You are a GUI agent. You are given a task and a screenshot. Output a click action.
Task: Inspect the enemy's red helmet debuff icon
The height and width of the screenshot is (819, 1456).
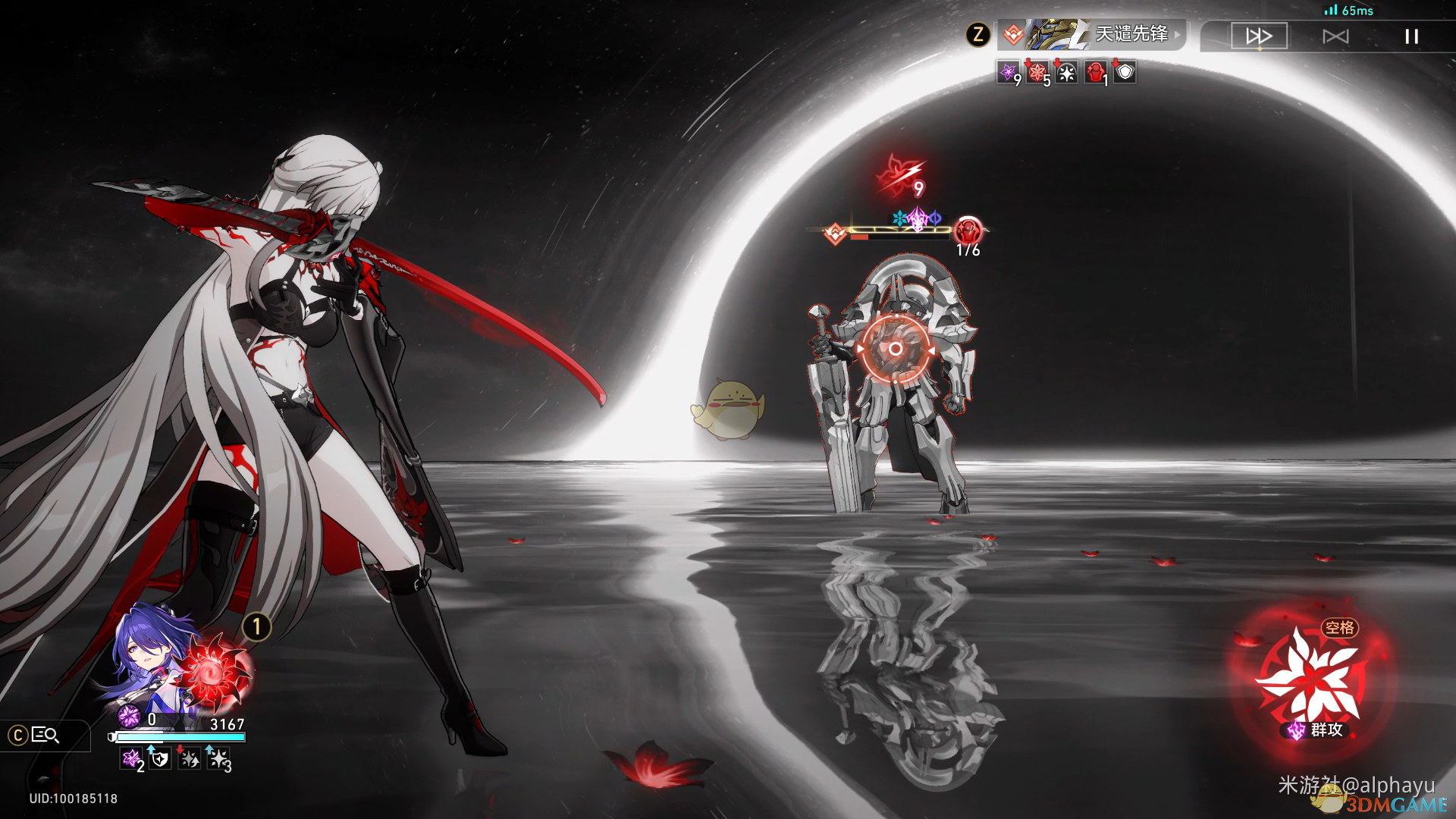(x=1096, y=73)
